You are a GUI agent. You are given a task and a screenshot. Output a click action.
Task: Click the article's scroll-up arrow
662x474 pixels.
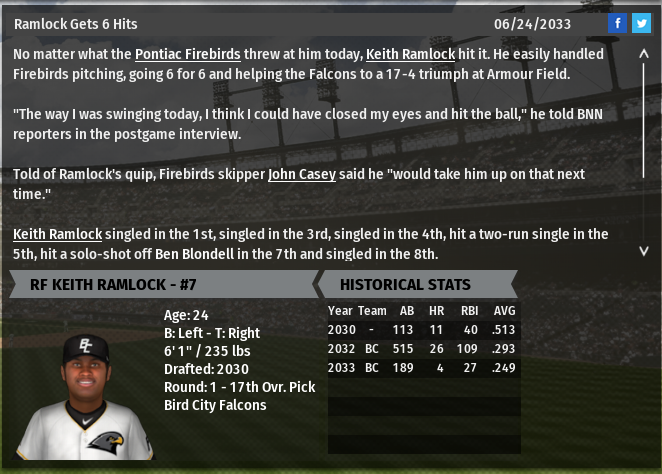pos(644,57)
